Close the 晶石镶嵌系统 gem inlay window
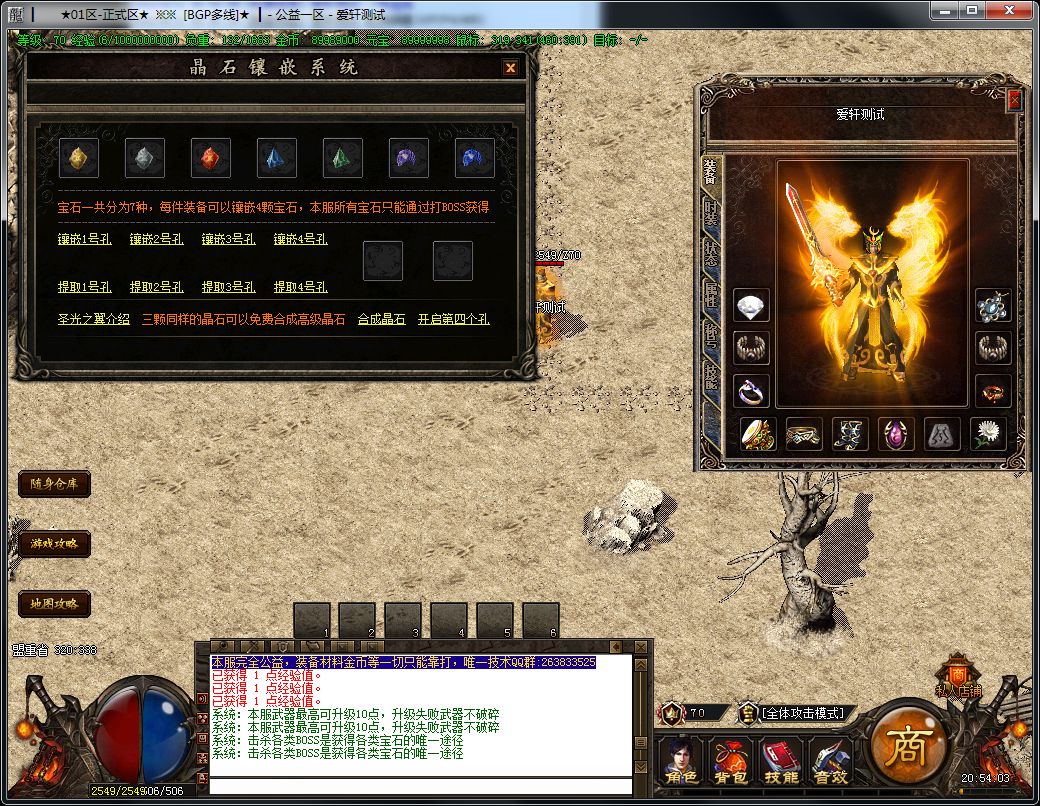This screenshot has height=806, width=1040. (x=510, y=68)
